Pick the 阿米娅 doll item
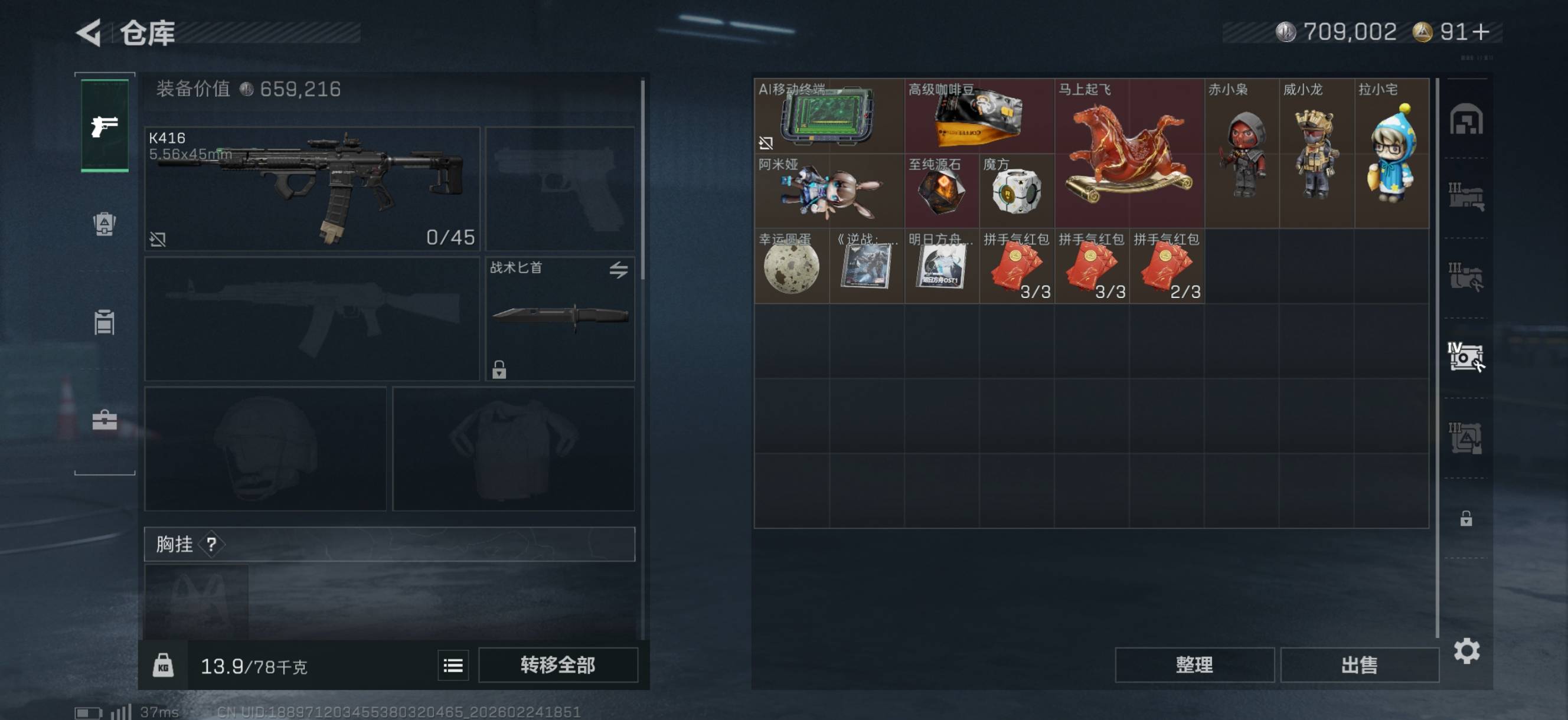Screen dimensions: 1568x720 tap(829, 191)
